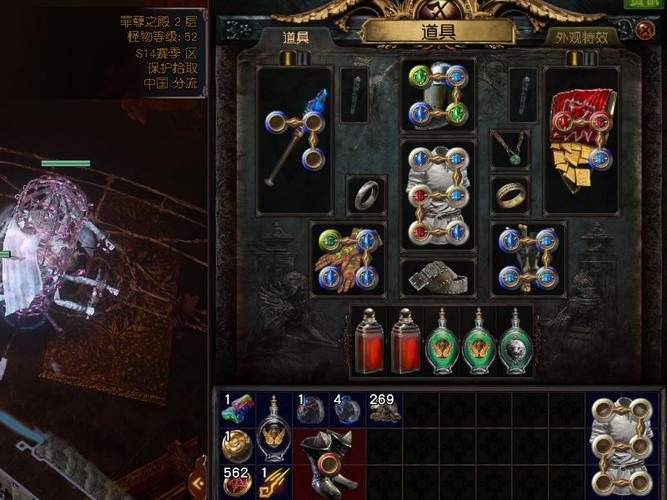Pick the red orb stack of 562
The image size is (667, 500).
click(x=238, y=481)
